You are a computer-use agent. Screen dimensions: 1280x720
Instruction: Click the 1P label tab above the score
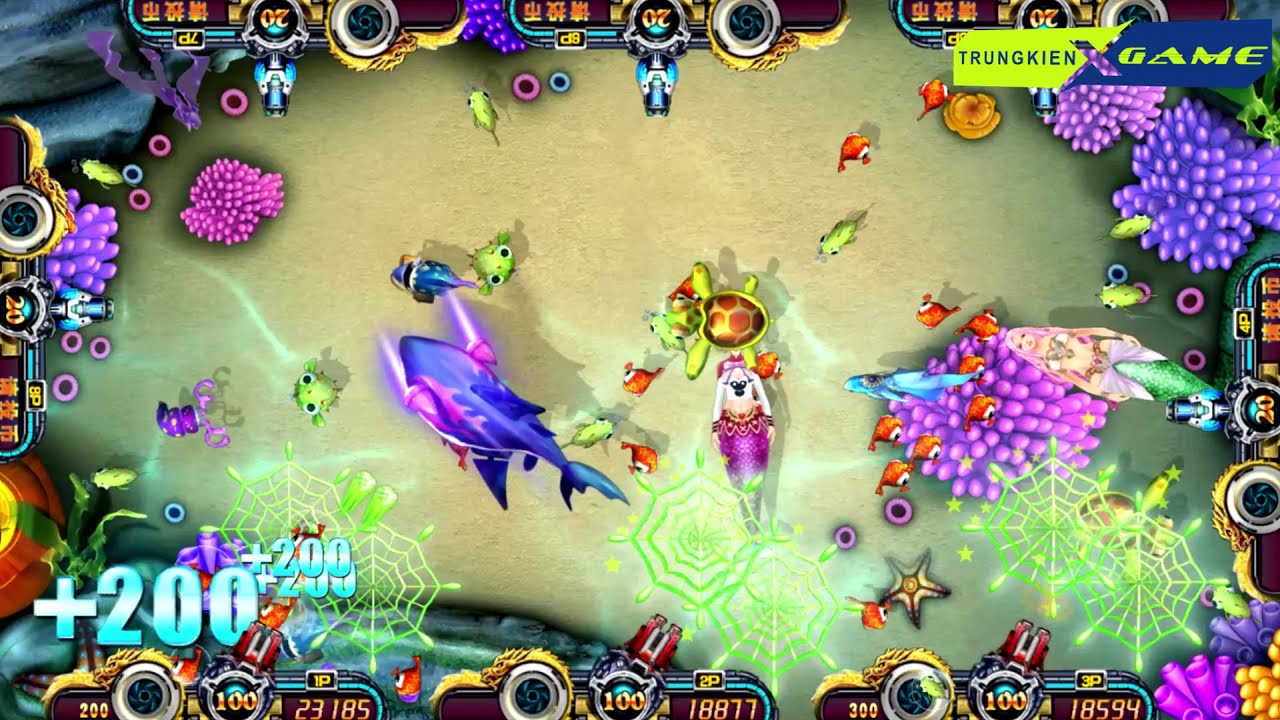(x=320, y=680)
